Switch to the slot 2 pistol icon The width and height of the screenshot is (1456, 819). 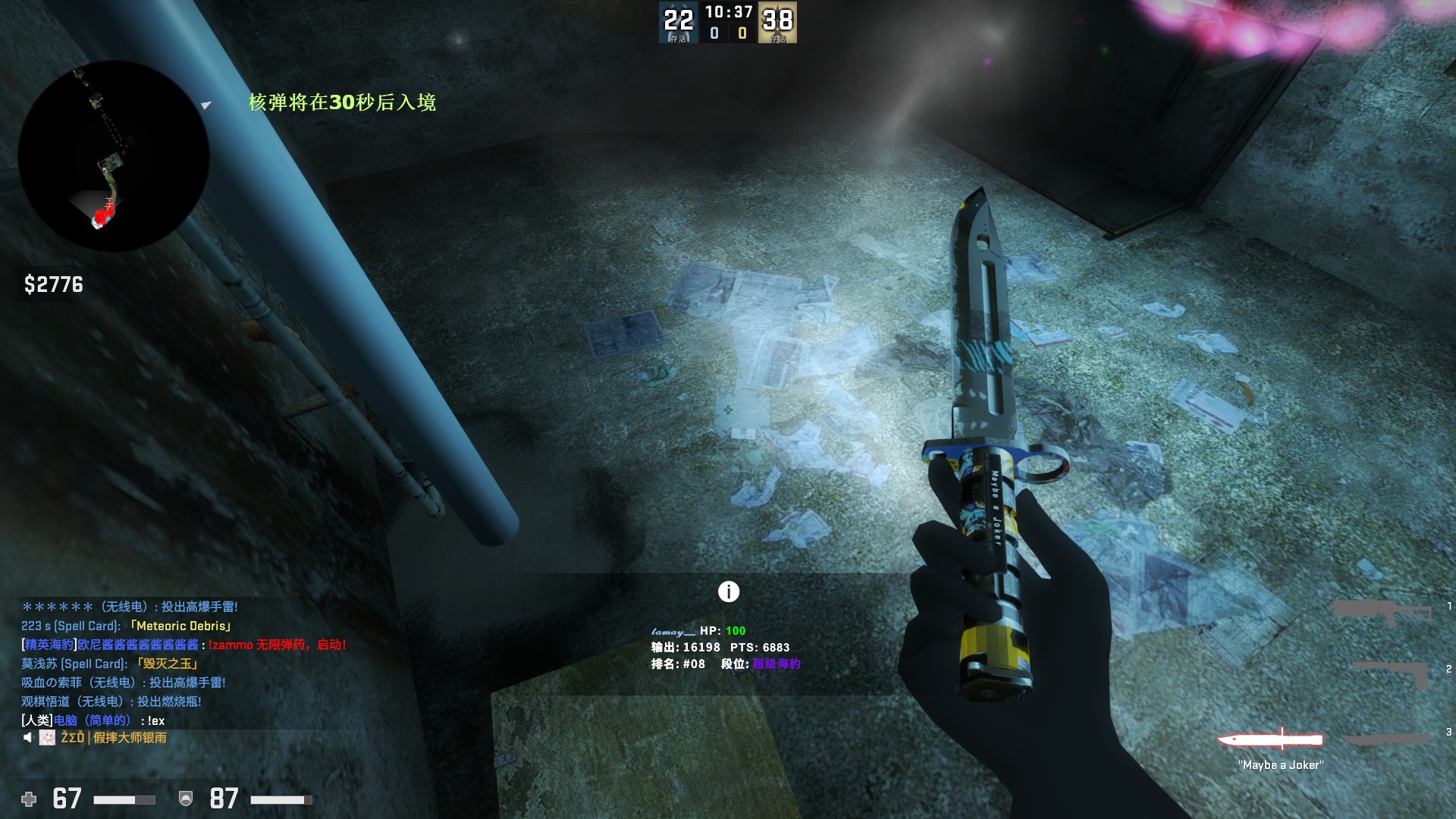coord(1392,673)
